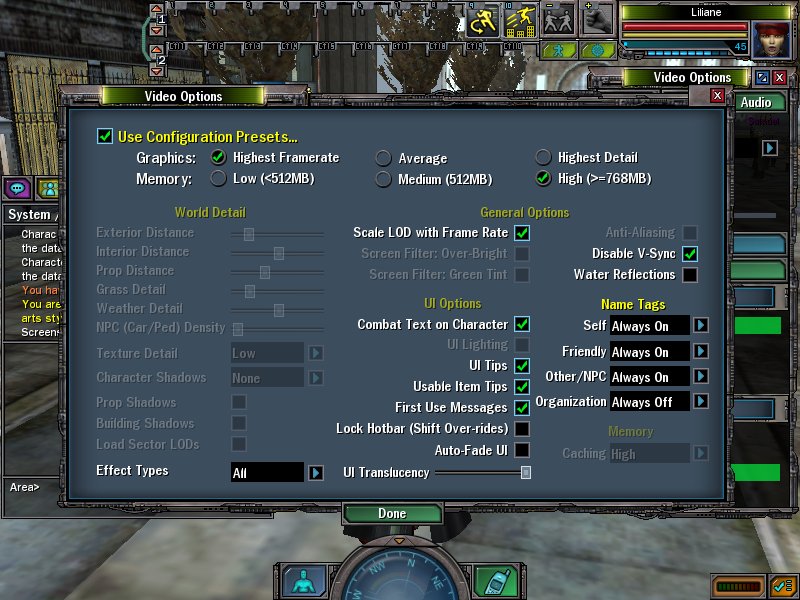800x600 pixels.
Task: Open the Self name tag dropdown
Action: 702,325
